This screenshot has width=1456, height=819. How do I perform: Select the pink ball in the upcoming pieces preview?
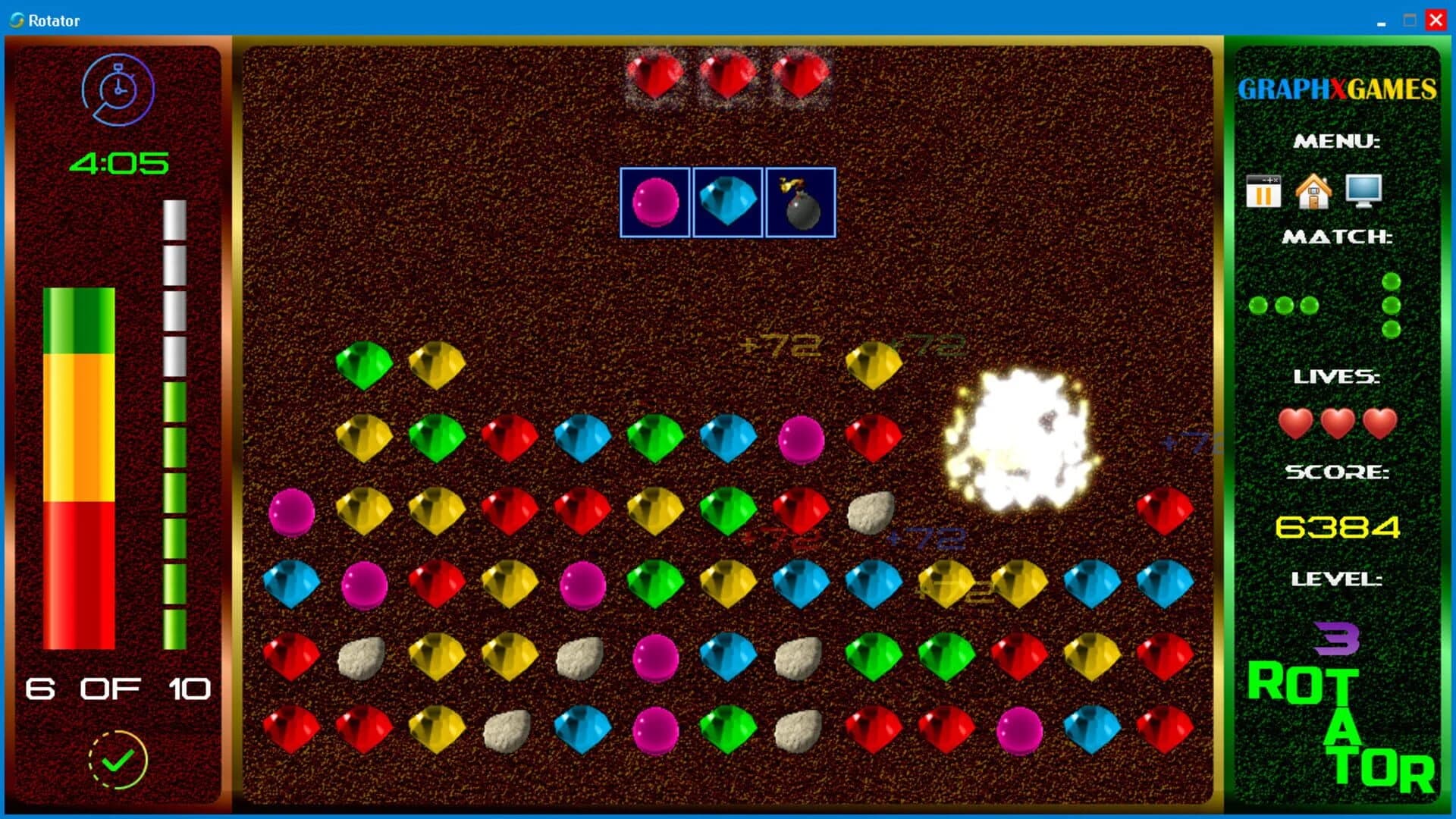(655, 203)
